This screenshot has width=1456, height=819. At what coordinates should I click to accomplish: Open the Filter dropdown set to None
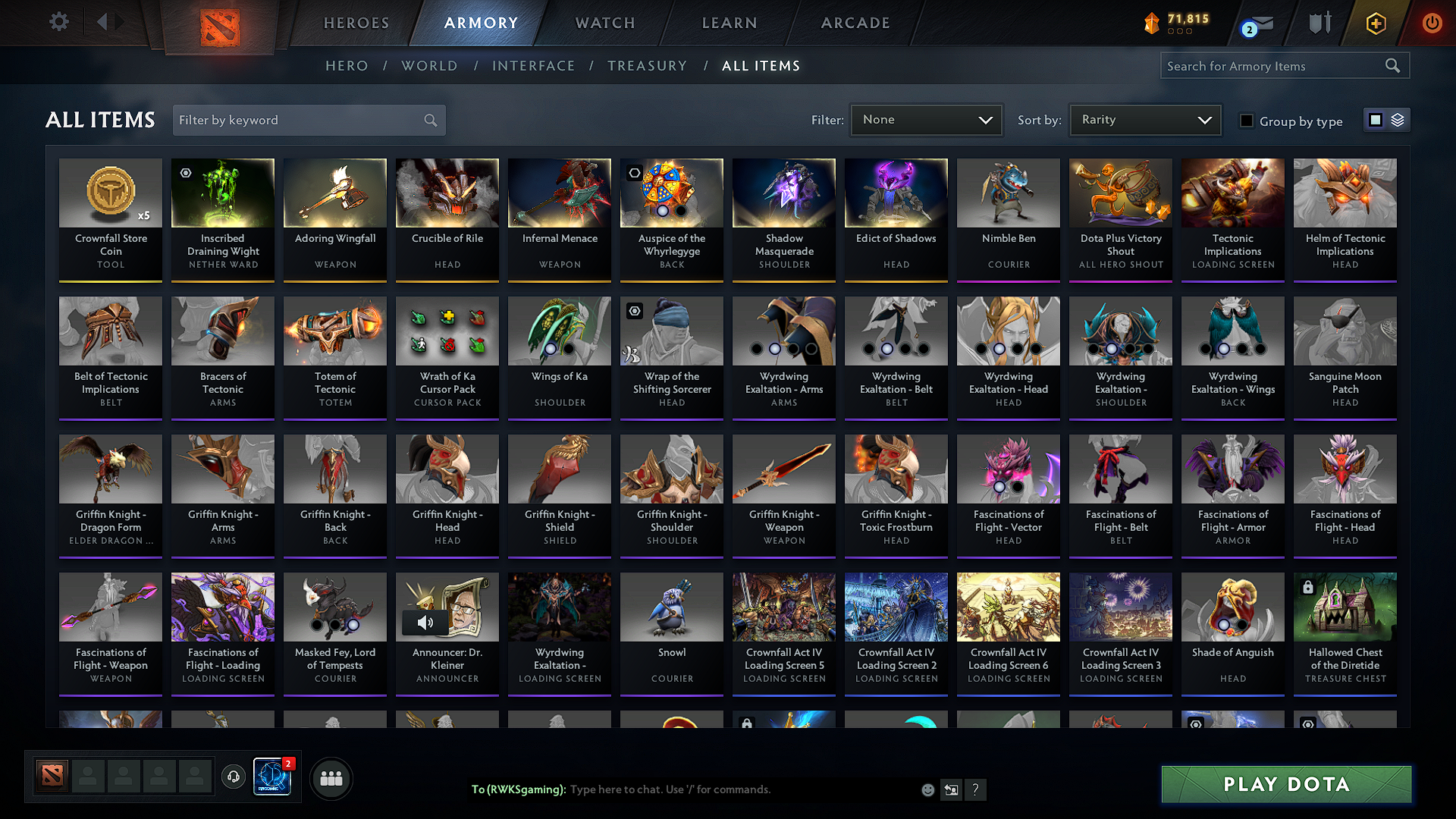(926, 120)
